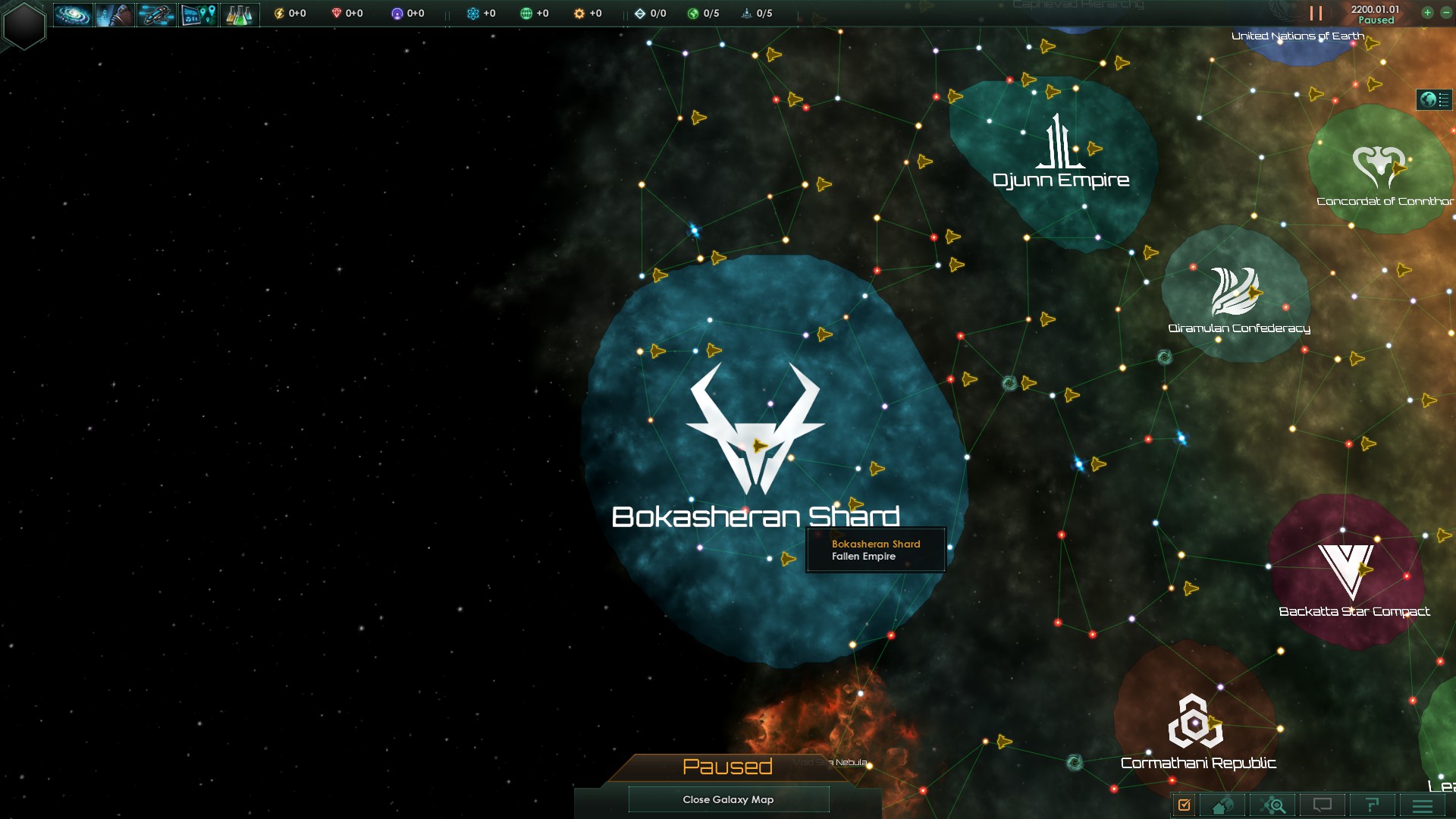Unpause the game via the pause indicator

[x=1314, y=11]
